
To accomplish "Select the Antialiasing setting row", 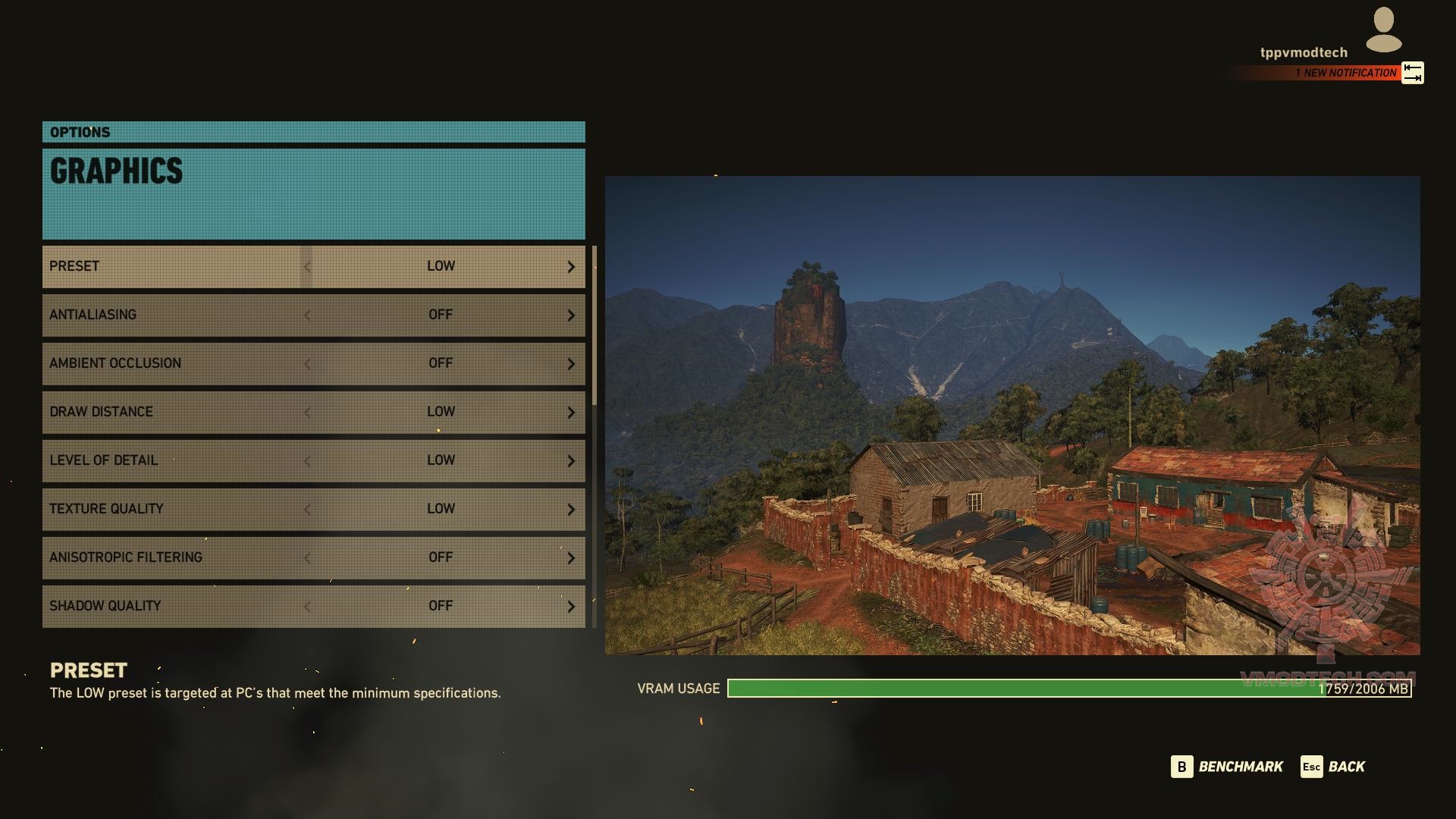I will [174, 315].
